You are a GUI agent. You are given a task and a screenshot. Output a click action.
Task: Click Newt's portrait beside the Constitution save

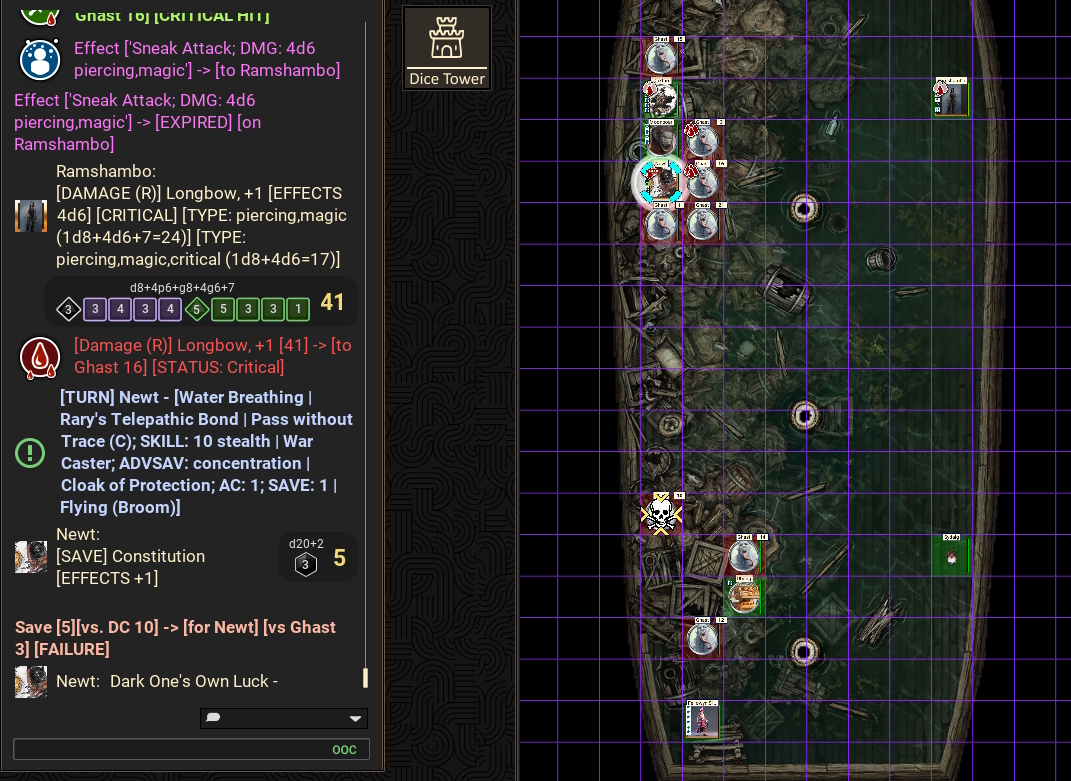[31, 557]
